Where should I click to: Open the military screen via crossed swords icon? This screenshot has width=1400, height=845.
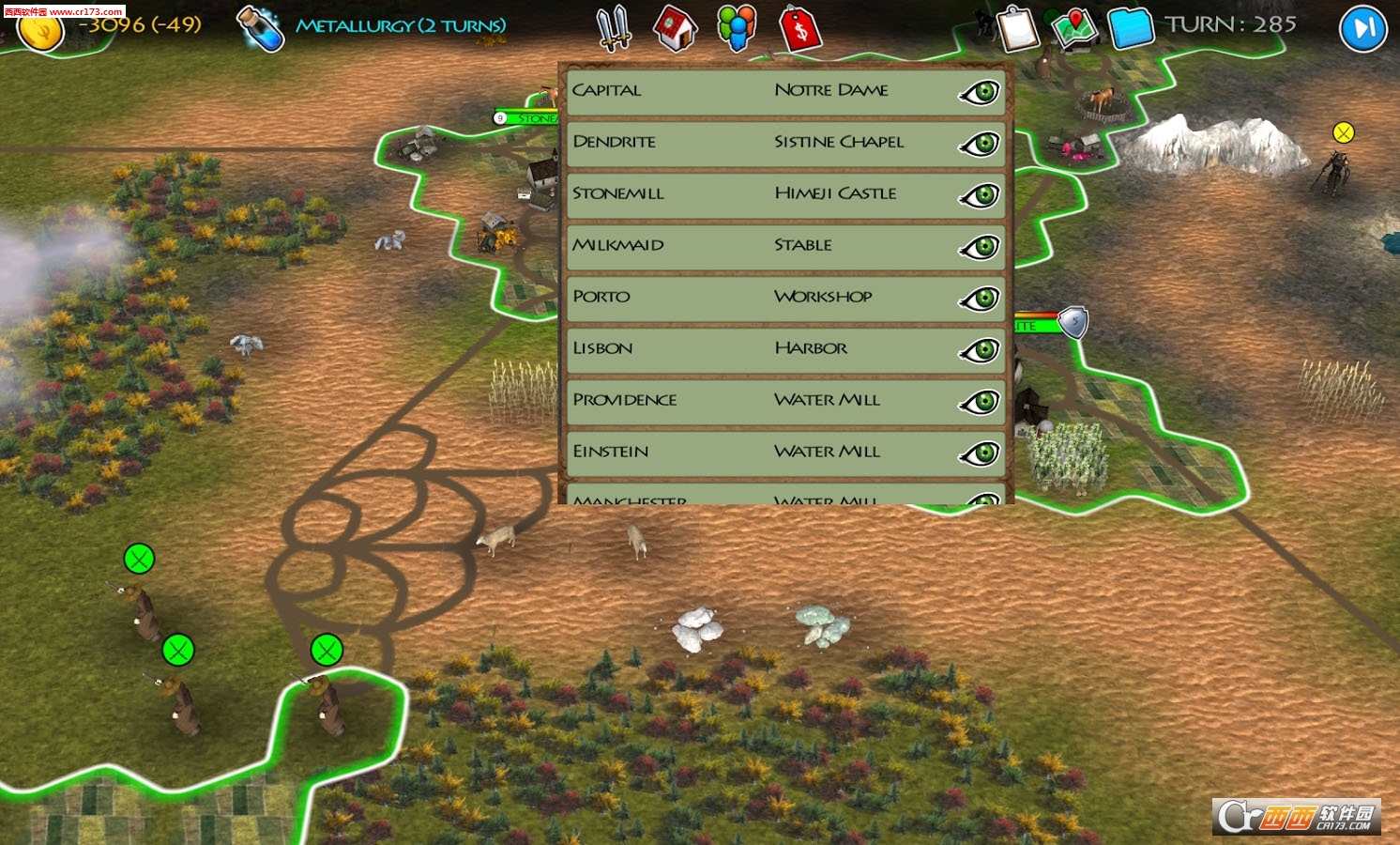coord(613,29)
